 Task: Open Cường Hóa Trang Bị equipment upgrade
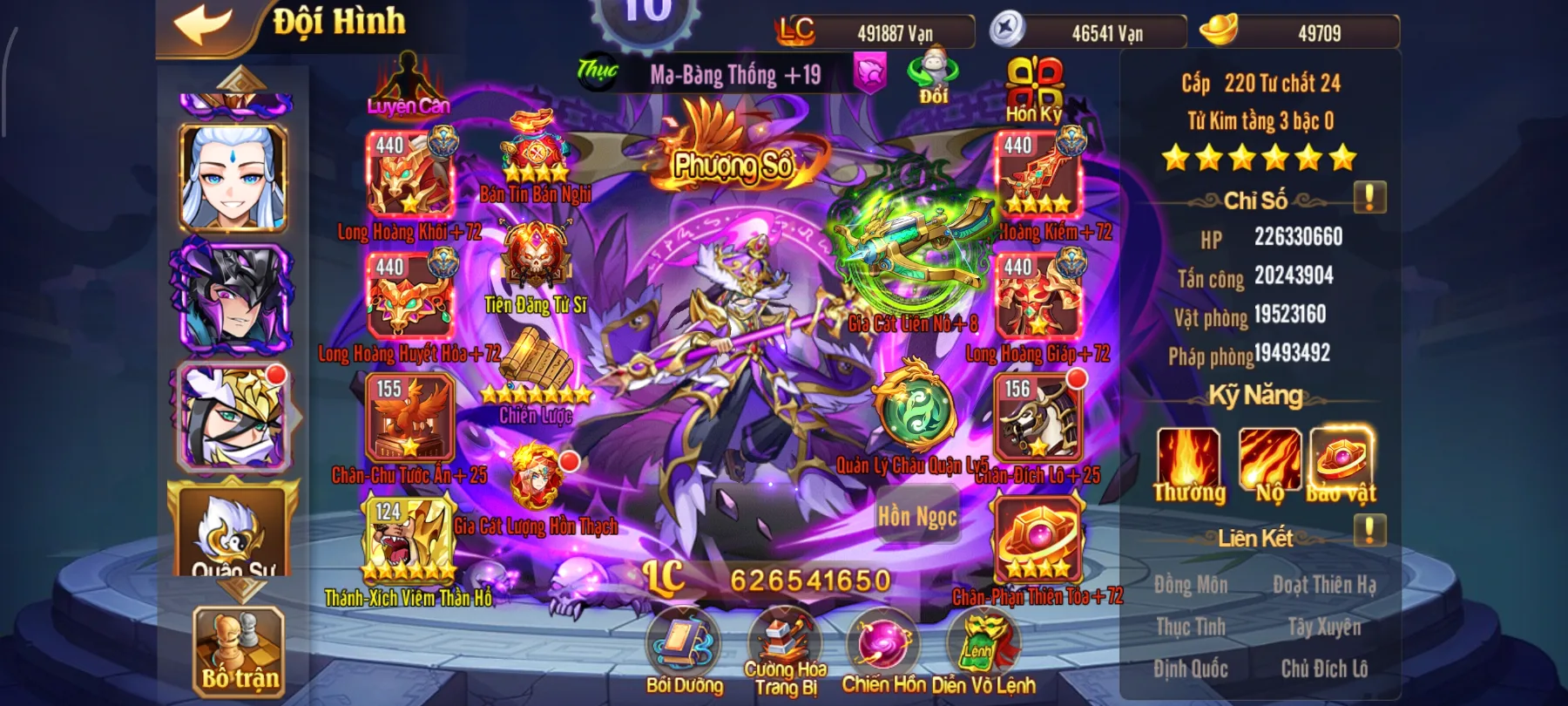pyautogui.click(x=785, y=649)
